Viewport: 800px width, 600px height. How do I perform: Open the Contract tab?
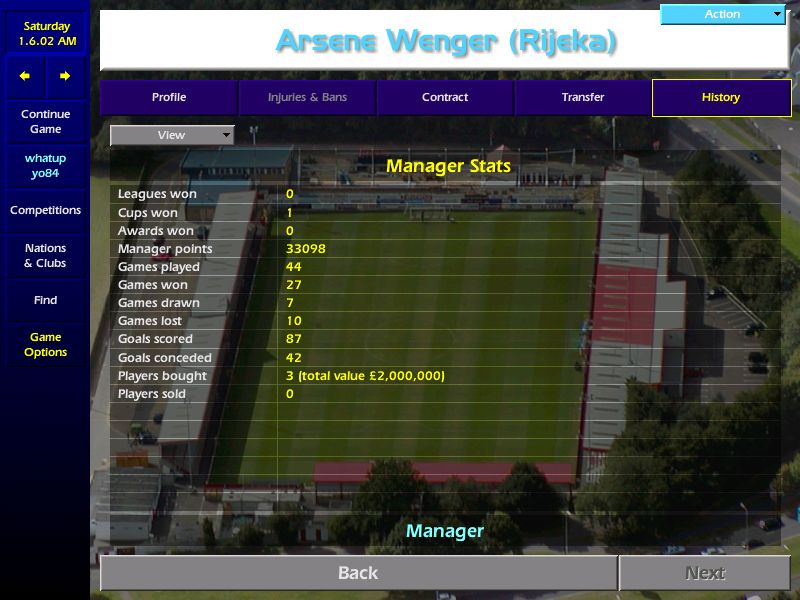pyautogui.click(x=445, y=98)
